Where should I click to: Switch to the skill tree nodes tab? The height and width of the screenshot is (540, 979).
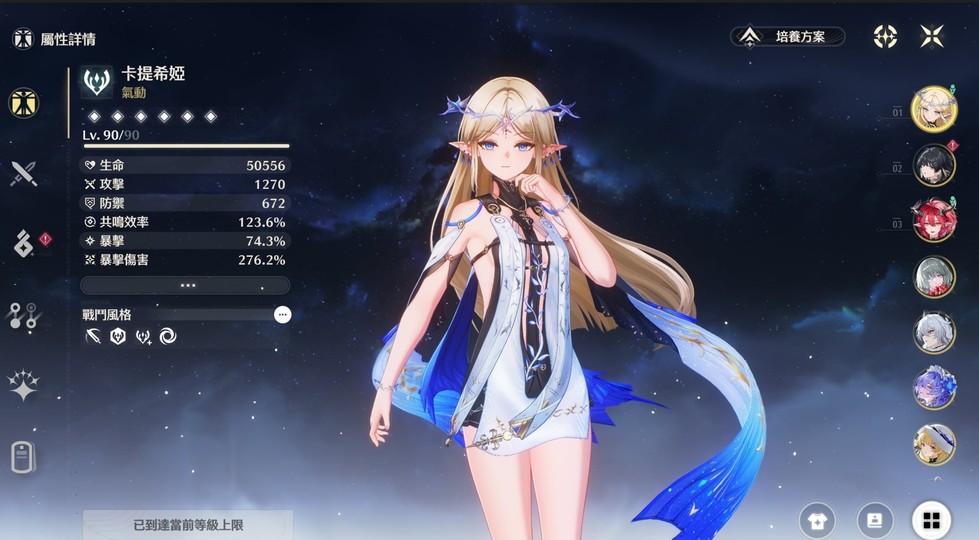click(23, 314)
